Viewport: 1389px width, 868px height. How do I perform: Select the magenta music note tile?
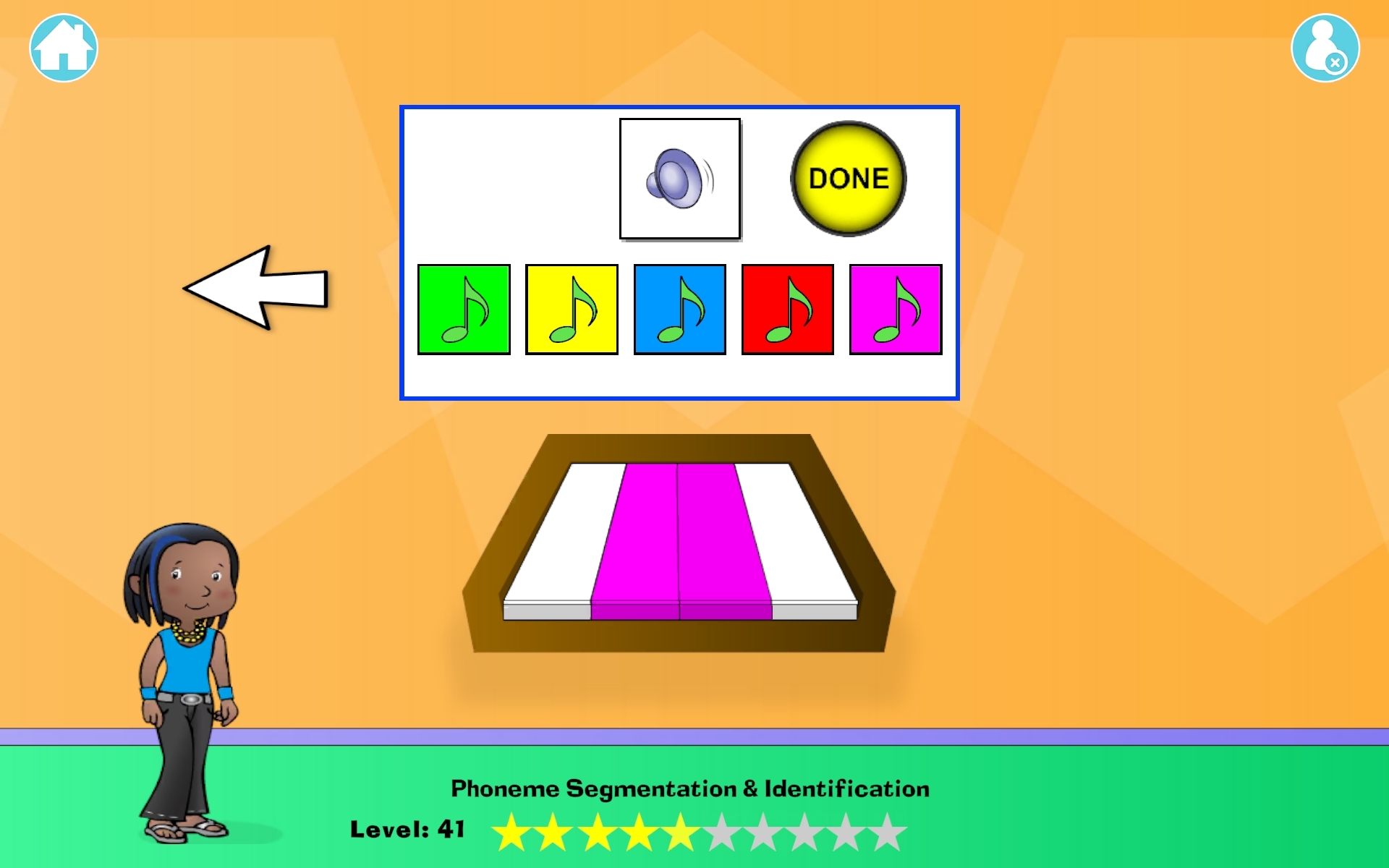coord(895,308)
